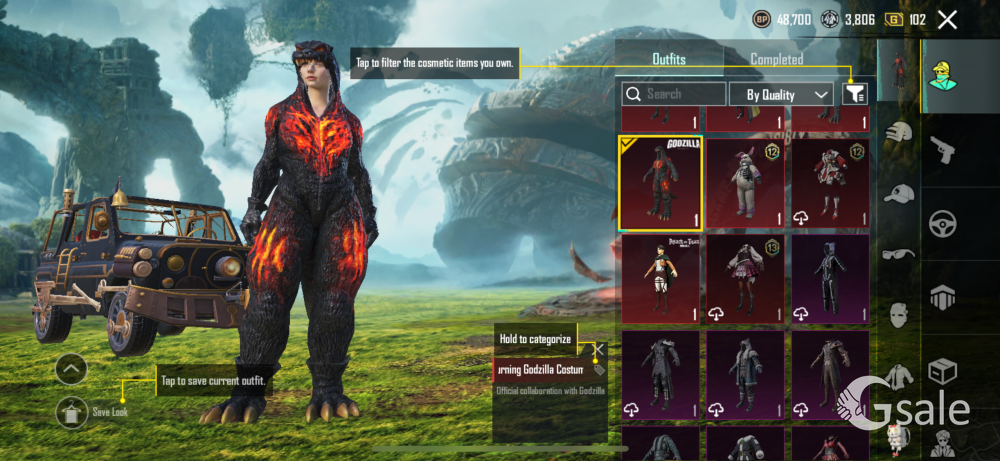
Task: Select the sunglasses eyewear category
Action: pos(900,254)
